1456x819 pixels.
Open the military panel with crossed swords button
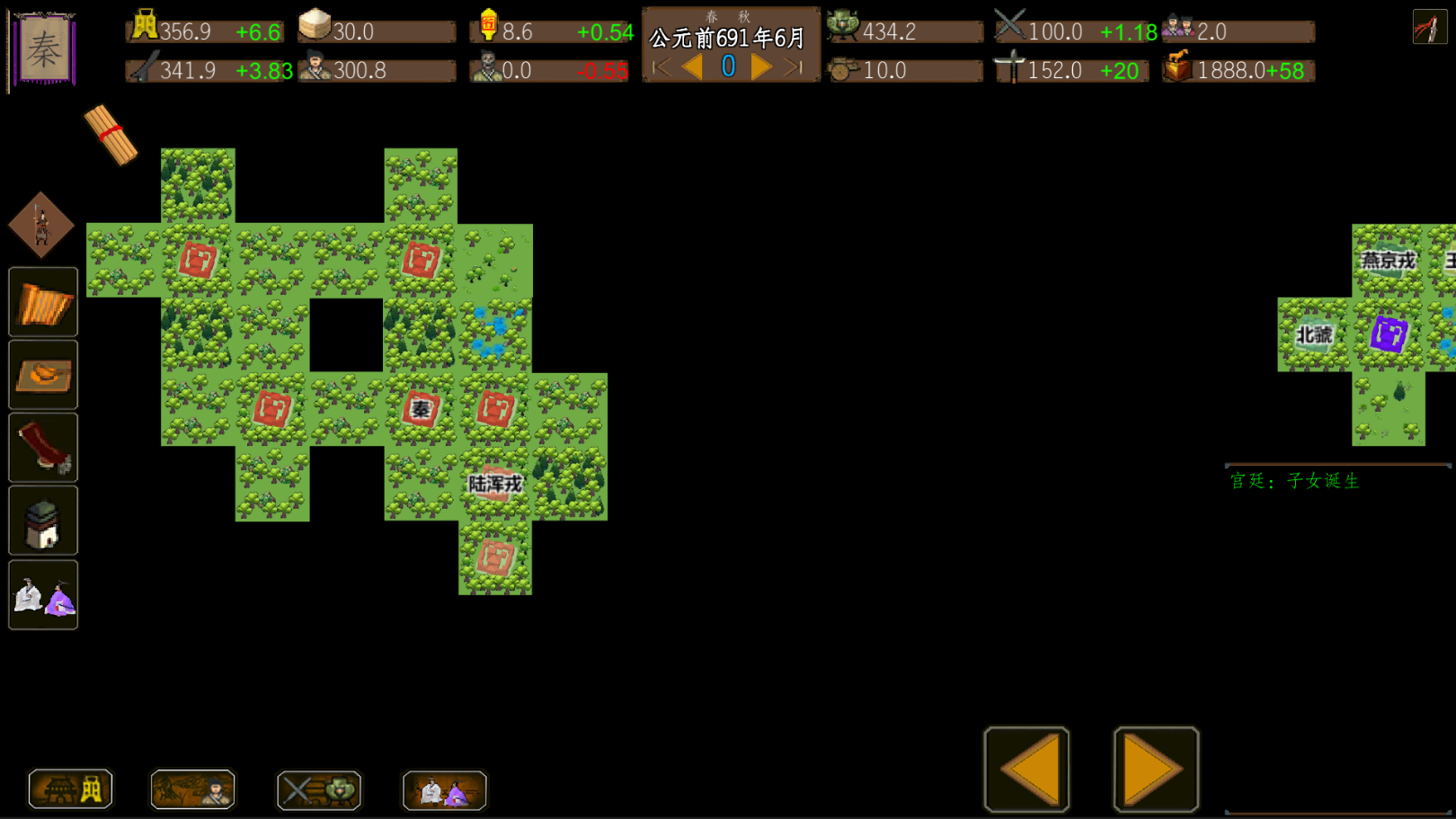[318, 788]
